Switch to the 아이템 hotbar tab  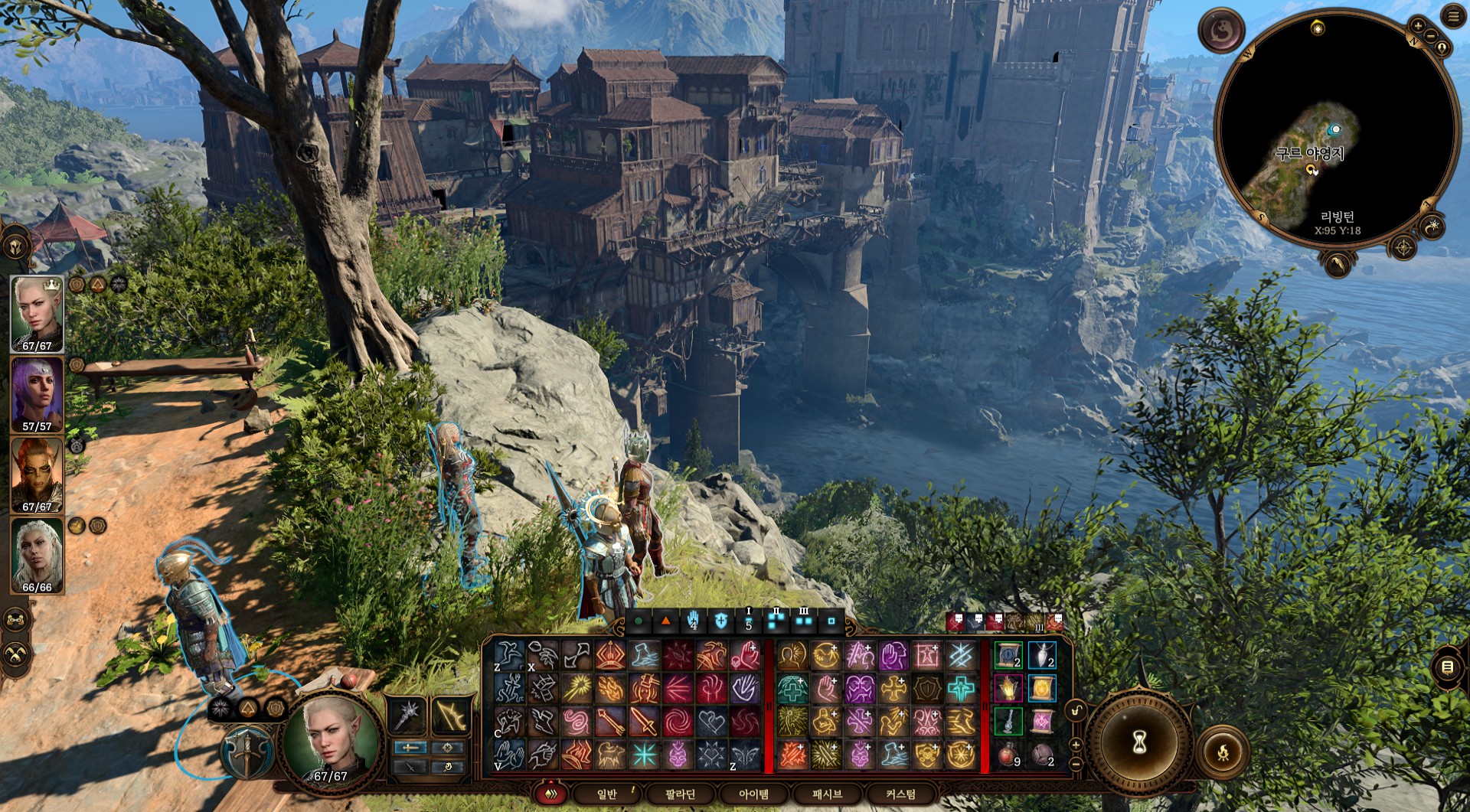[x=753, y=794]
